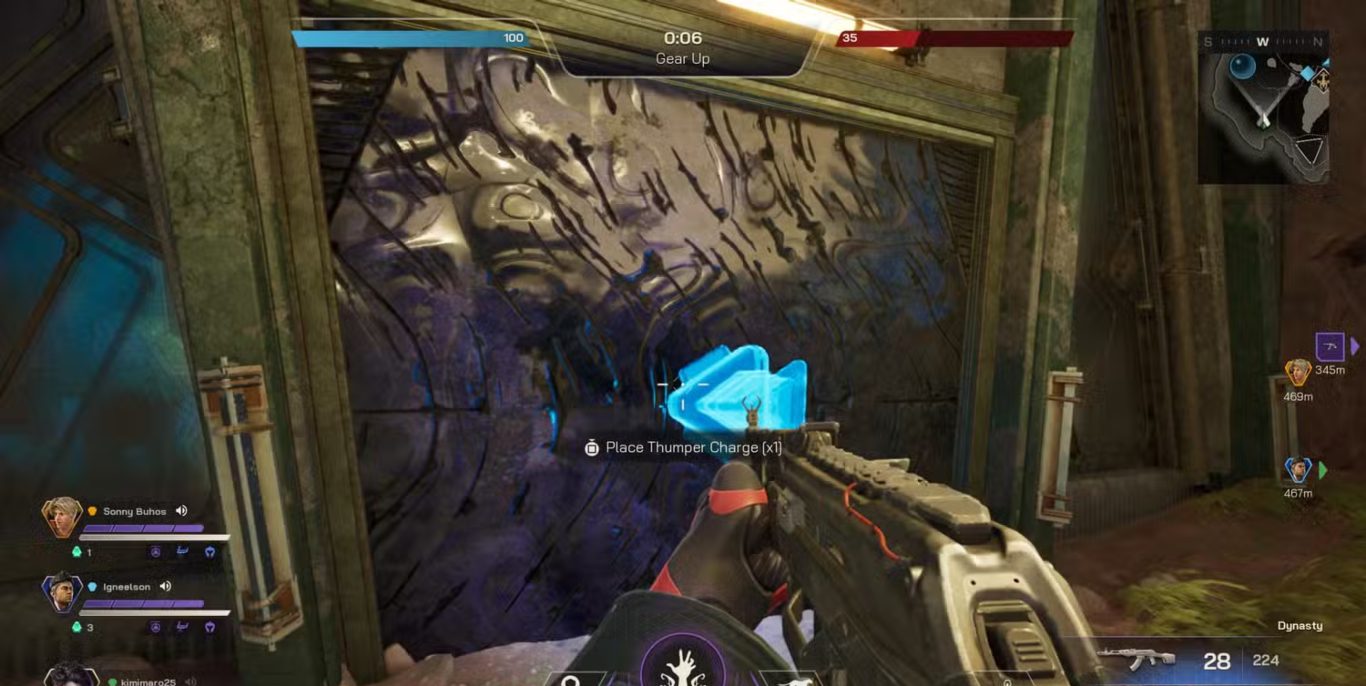This screenshot has width=1366, height=686.
Task: Click the teammate marker showing 467m
Action: (x=1298, y=469)
